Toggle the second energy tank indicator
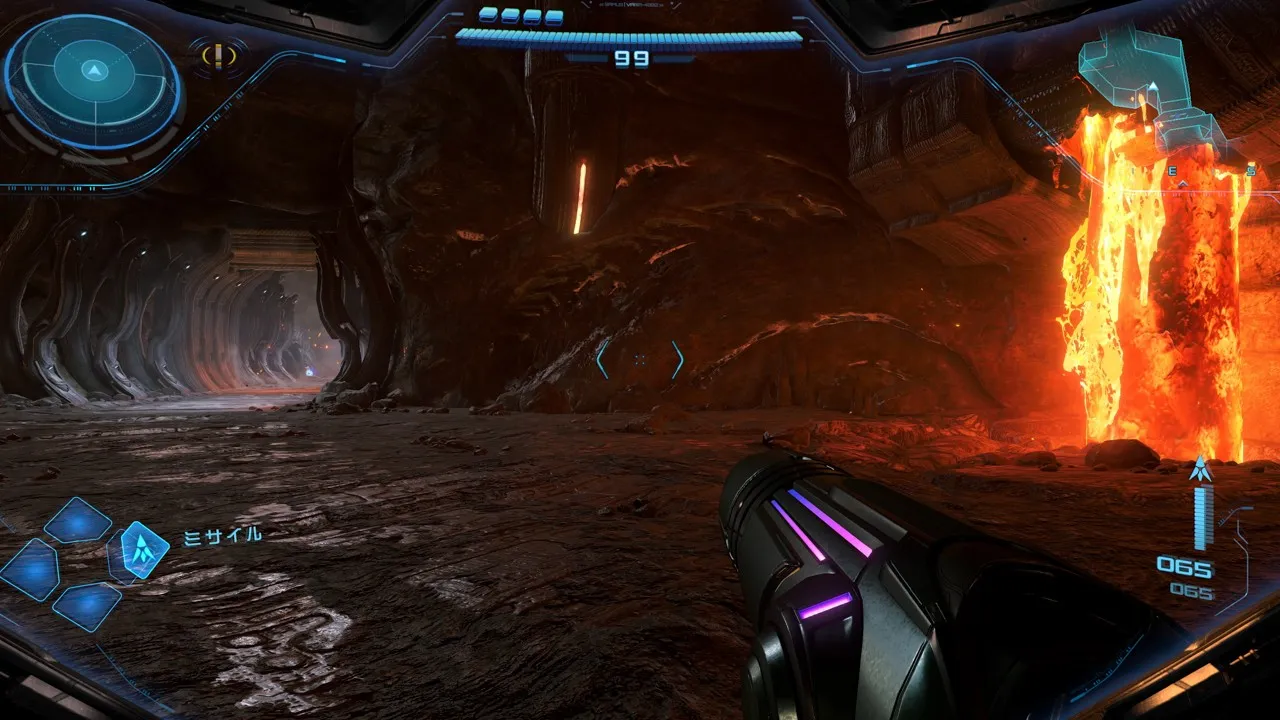The height and width of the screenshot is (720, 1280). (509, 16)
